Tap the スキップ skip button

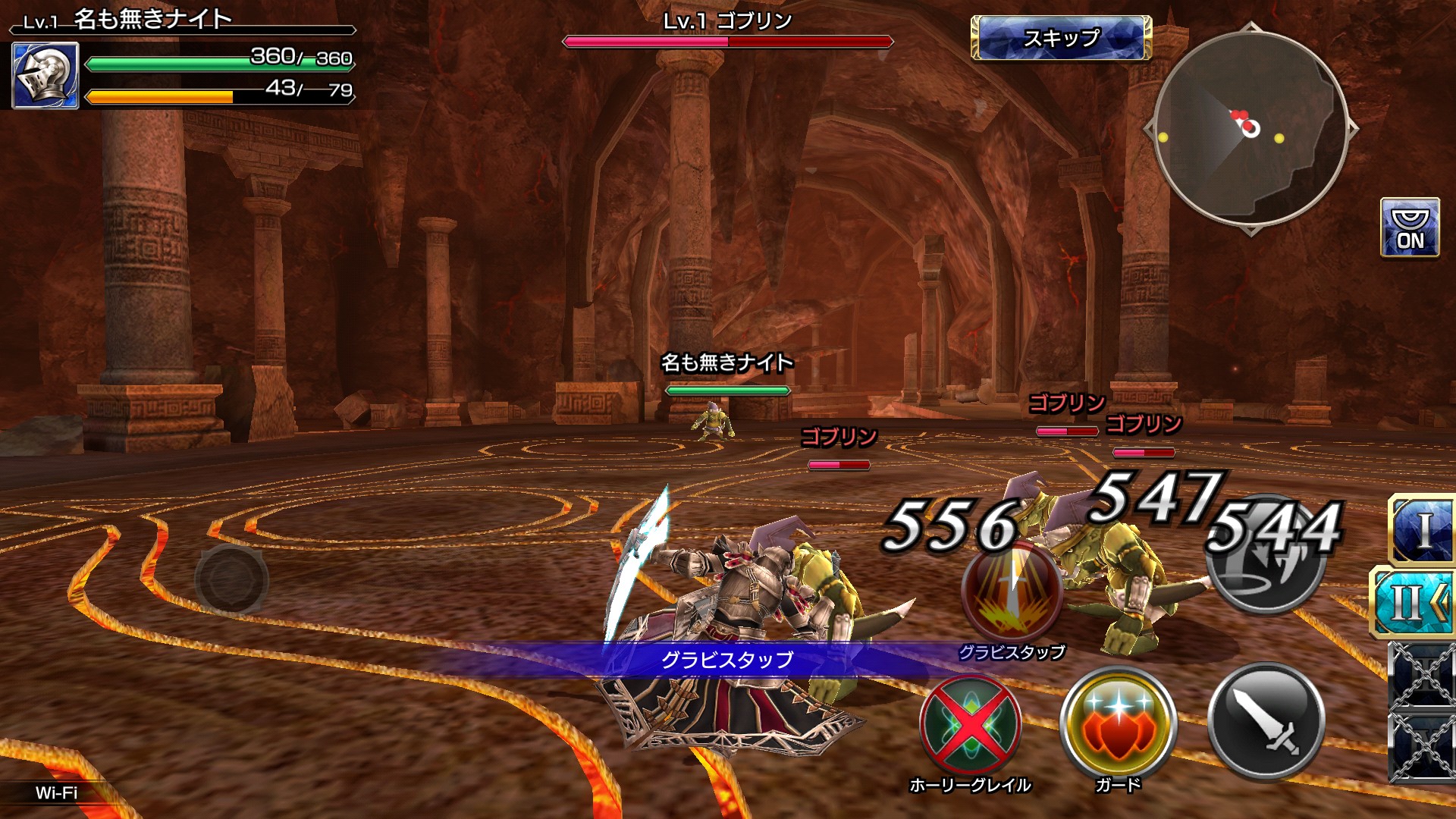click(1061, 38)
